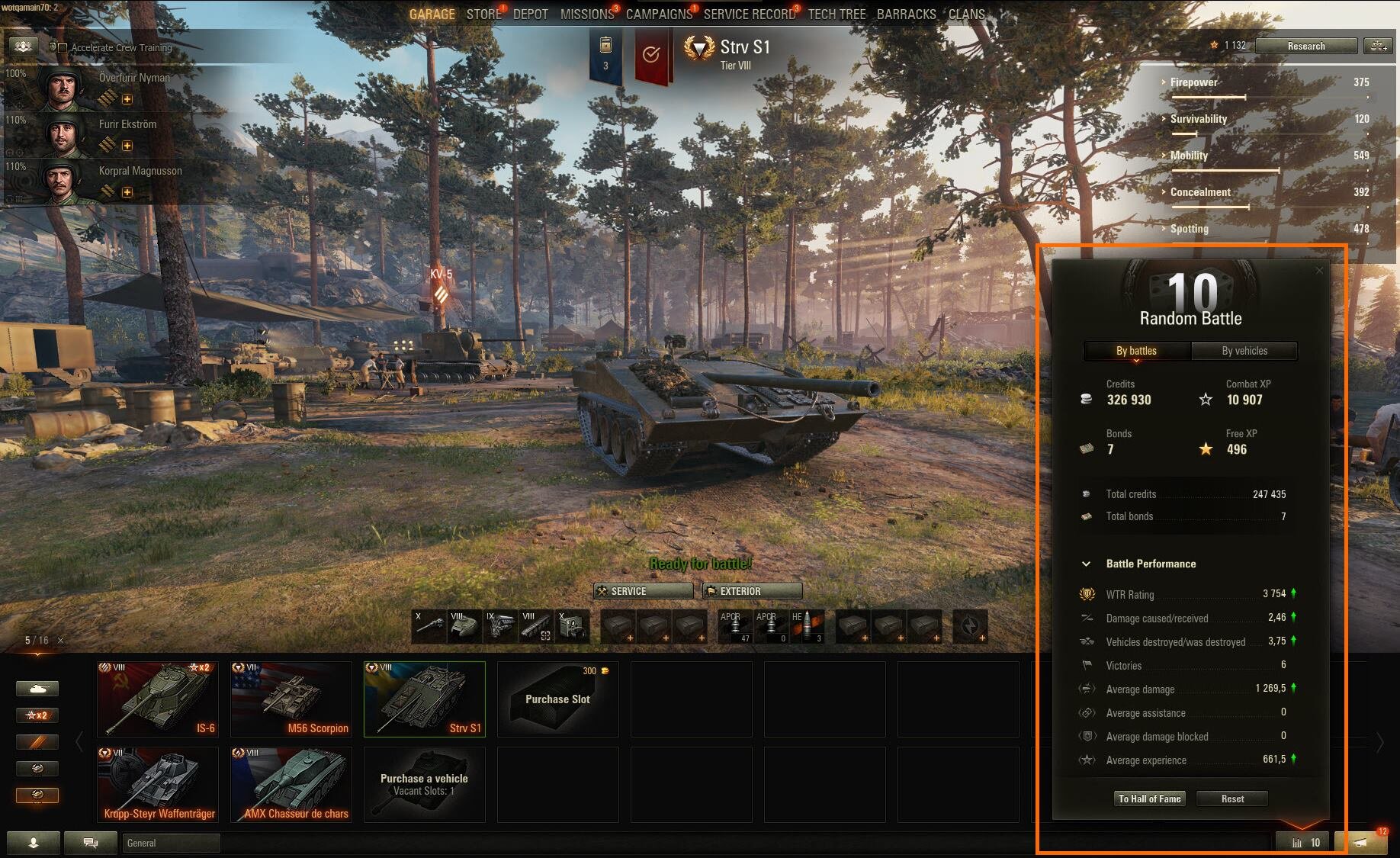Open the Exterior customization
This screenshot has height=858, width=1400.
752,591
